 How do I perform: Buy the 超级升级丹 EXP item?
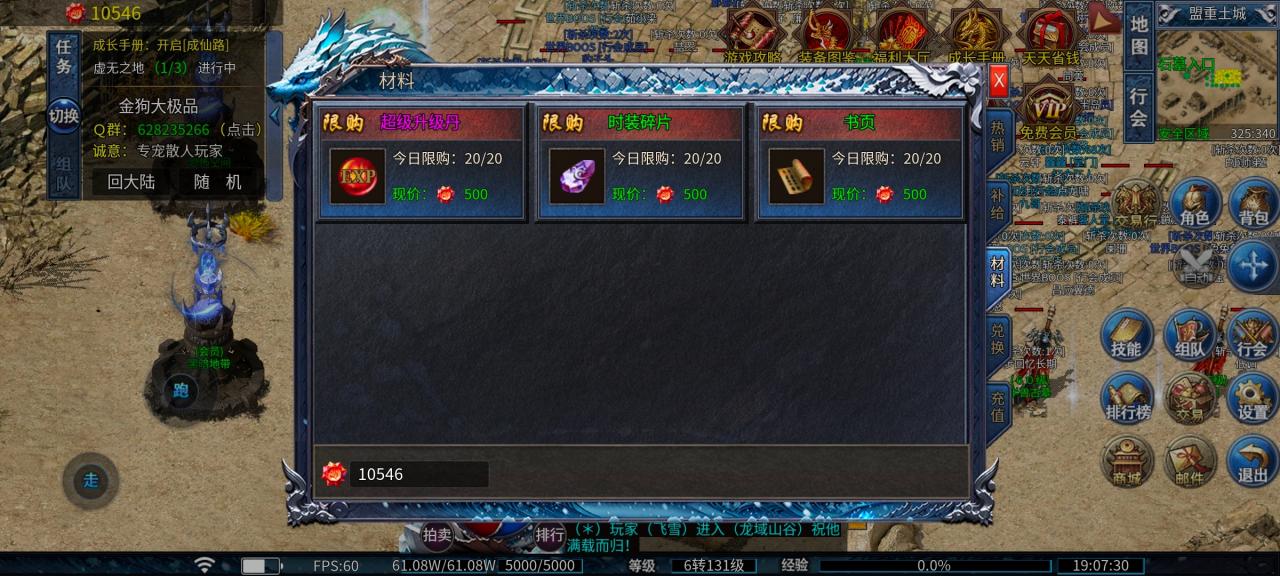(x=357, y=176)
